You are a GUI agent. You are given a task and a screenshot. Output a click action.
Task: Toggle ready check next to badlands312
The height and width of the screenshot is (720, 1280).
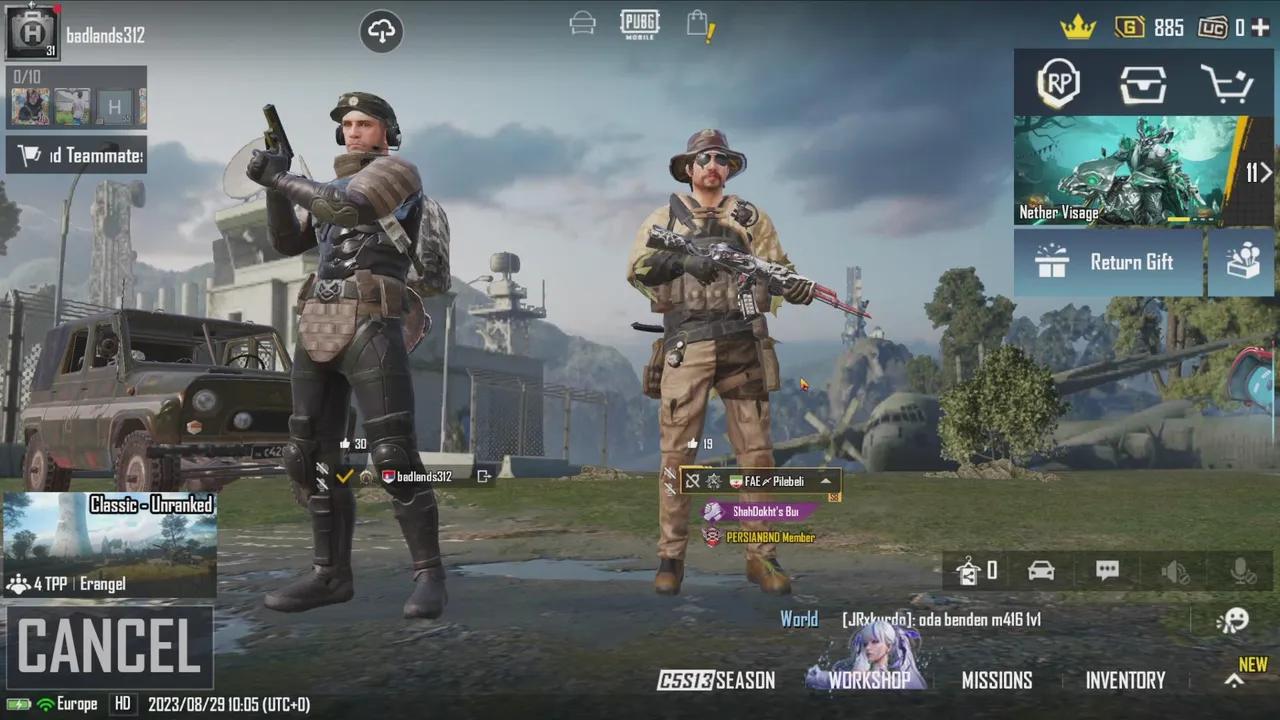coord(345,476)
